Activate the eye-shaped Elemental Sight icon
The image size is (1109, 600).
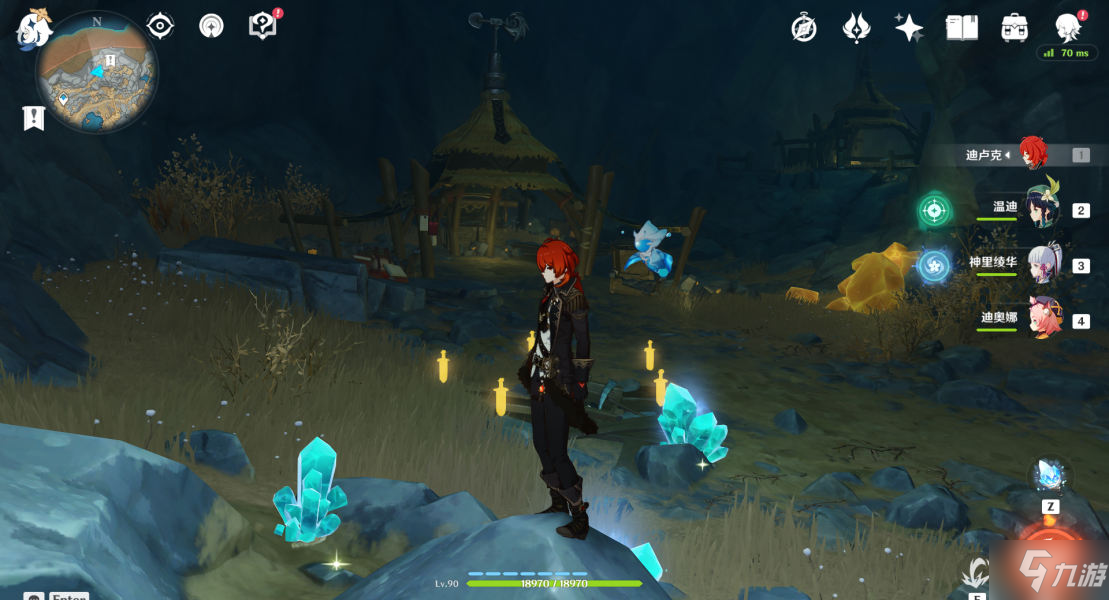tap(160, 26)
